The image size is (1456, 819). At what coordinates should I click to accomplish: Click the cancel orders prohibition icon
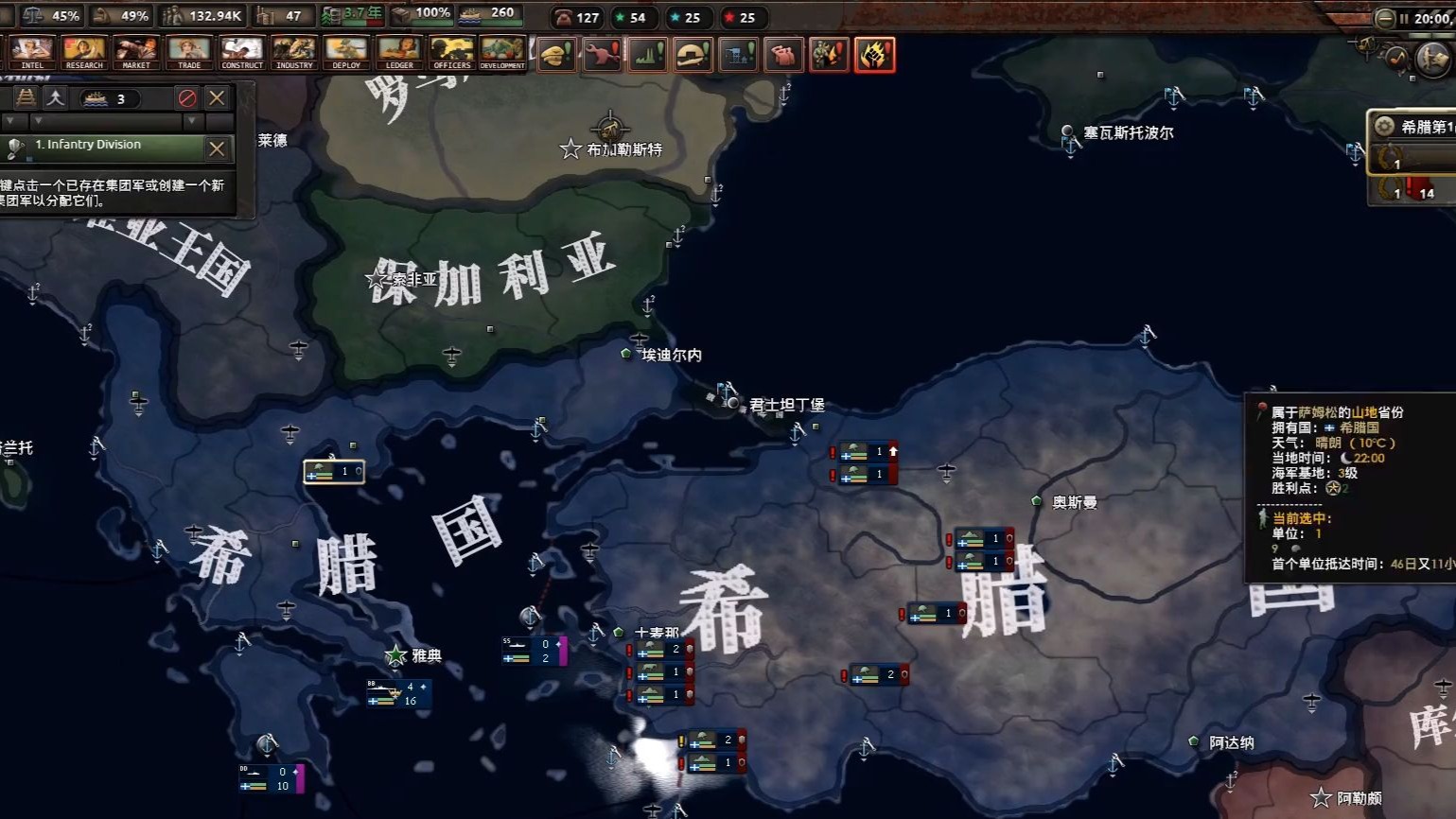(186, 97)
